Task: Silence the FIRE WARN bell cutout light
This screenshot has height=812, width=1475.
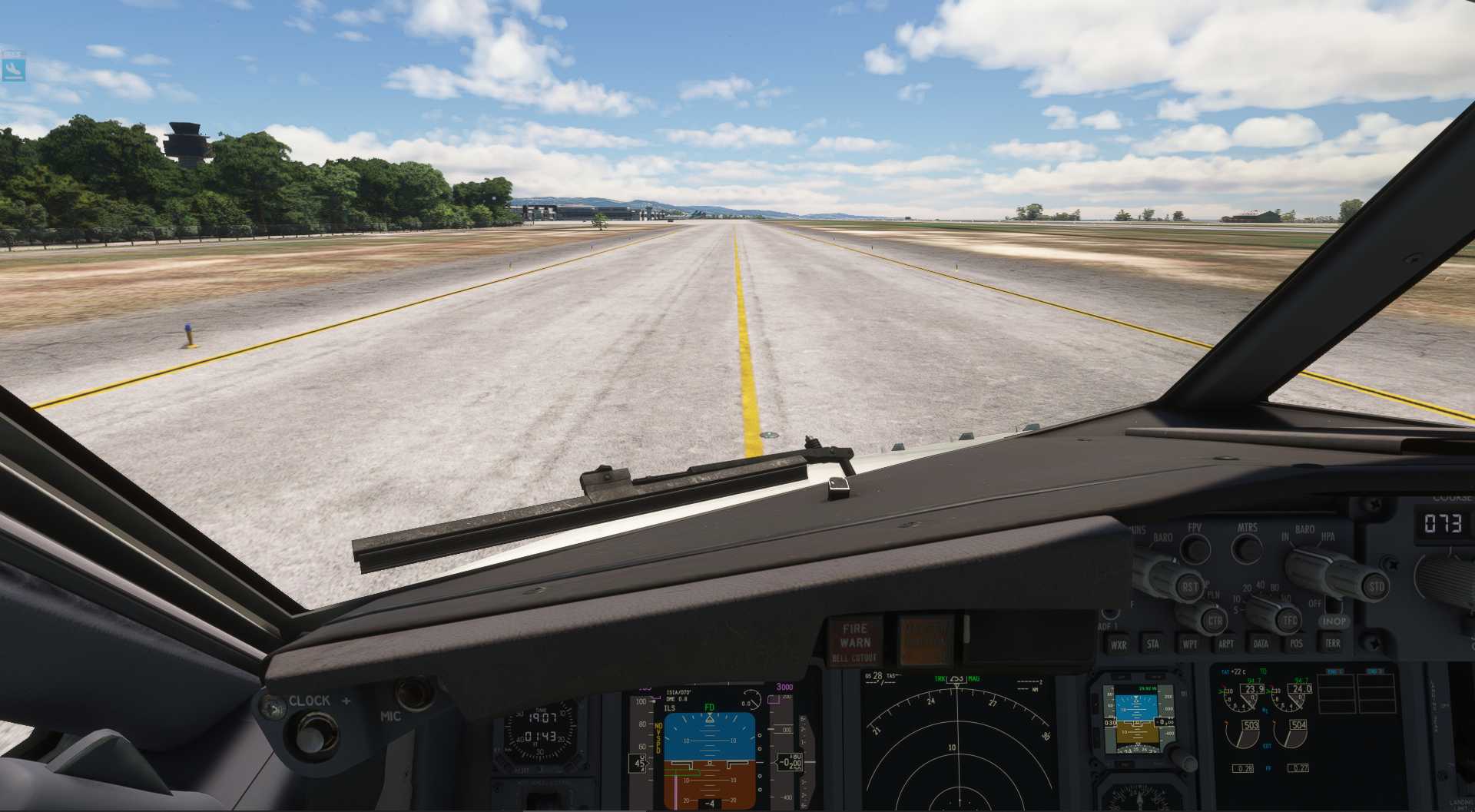Action: click(x=855, y=642)
